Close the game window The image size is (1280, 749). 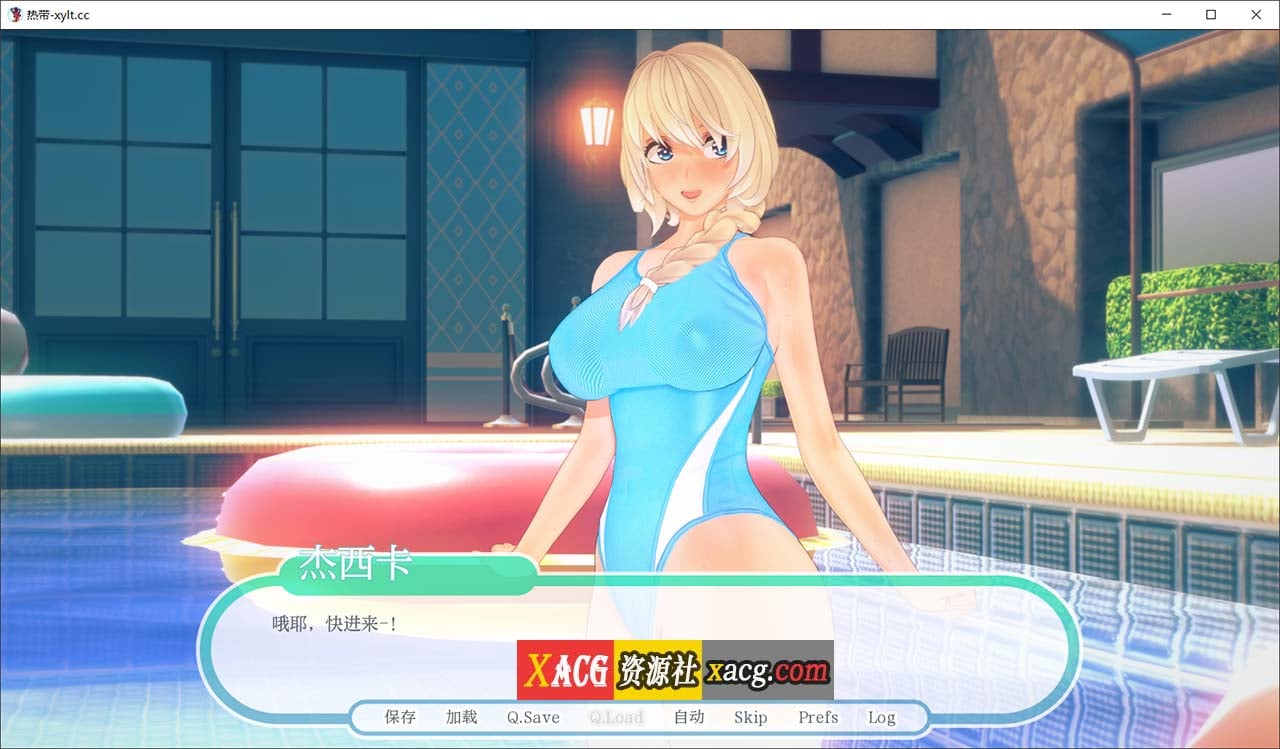coord(1256,14)
